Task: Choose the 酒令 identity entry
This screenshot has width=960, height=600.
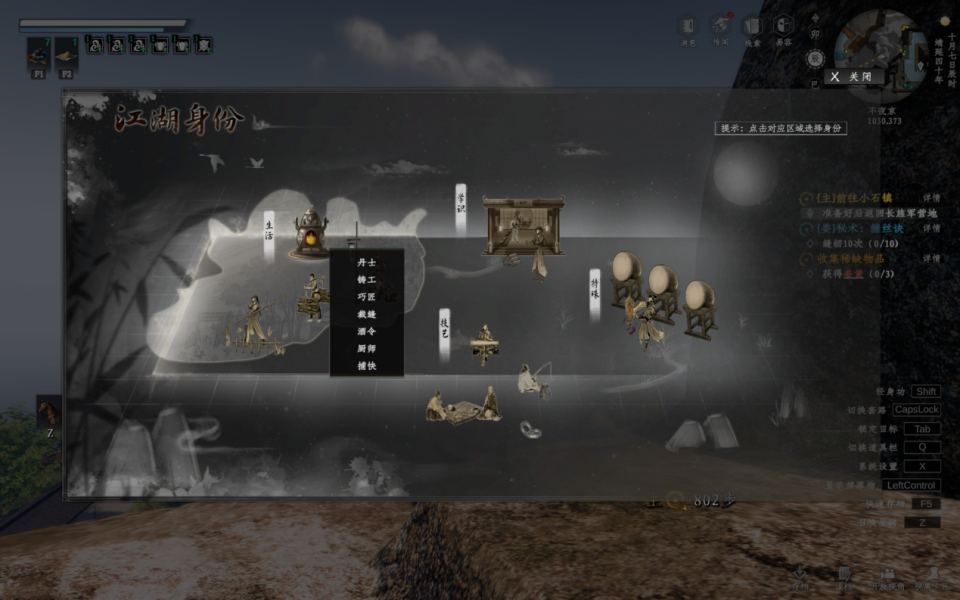Action: click(366, 331)
